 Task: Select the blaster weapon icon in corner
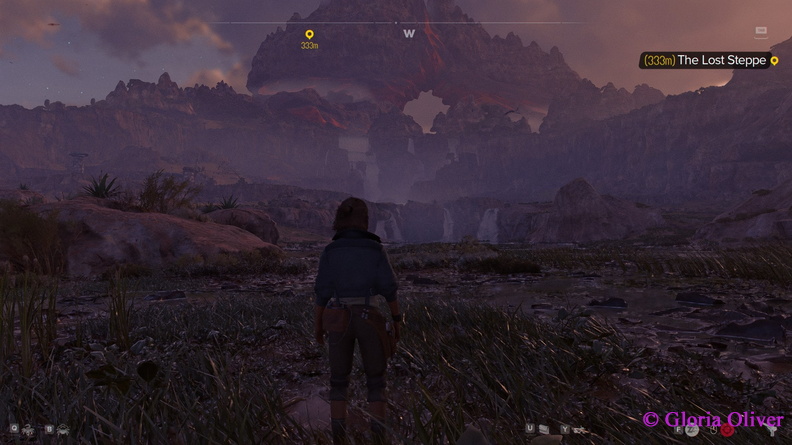tap(773, 430)
